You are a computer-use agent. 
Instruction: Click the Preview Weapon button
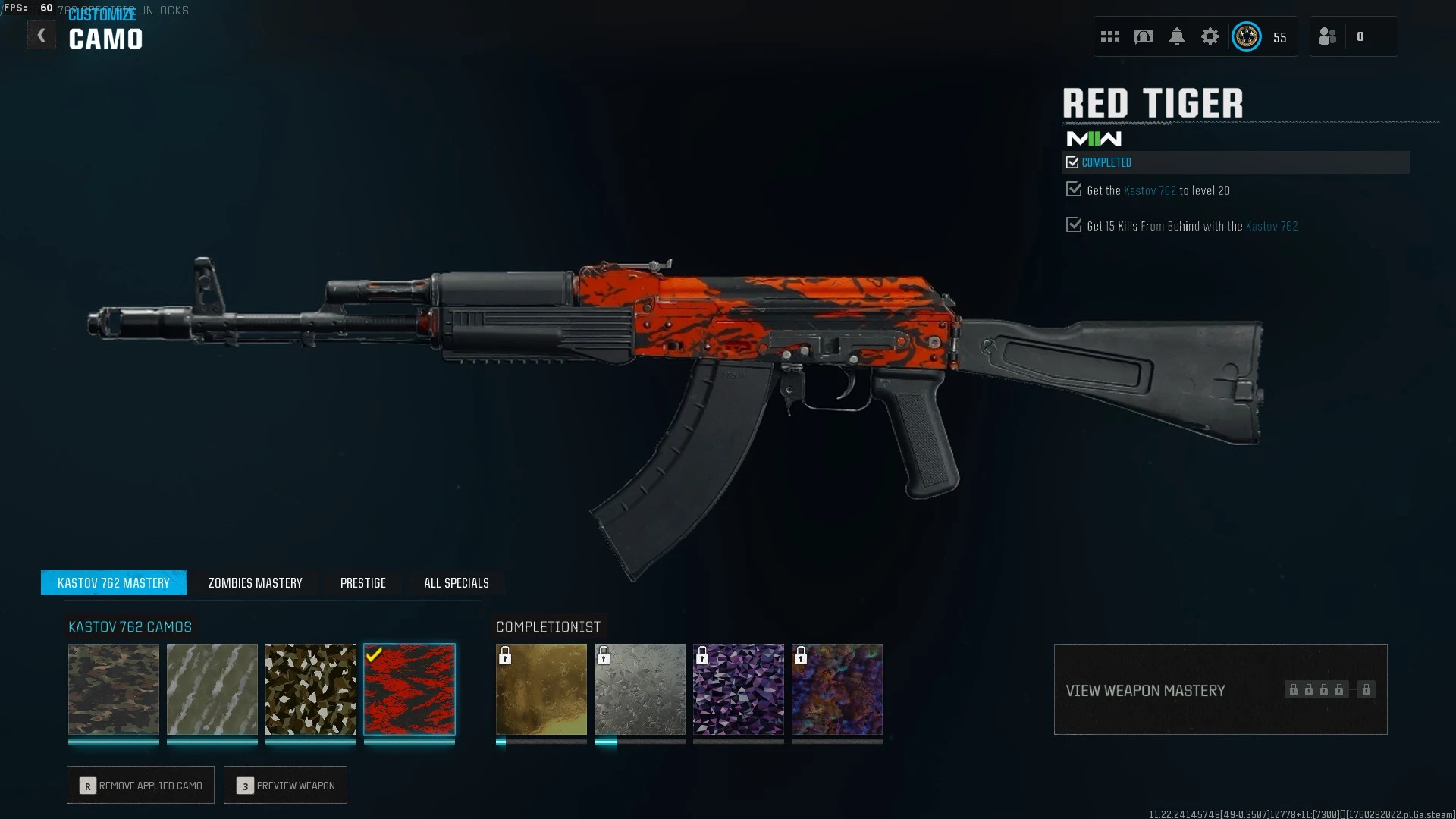pos(285,785)
